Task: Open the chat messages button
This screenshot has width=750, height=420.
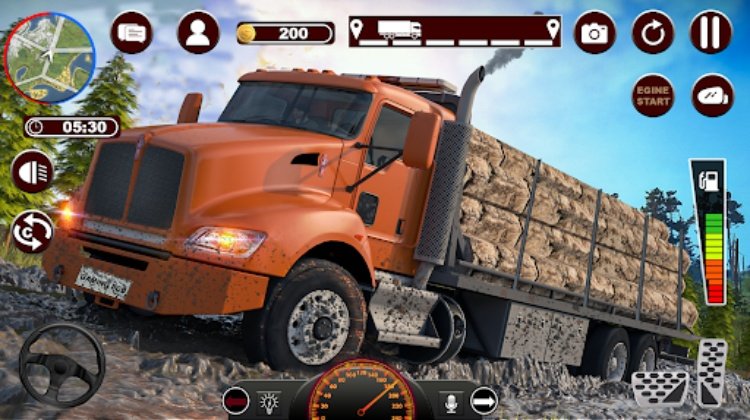Action: (x=131, y=32)
